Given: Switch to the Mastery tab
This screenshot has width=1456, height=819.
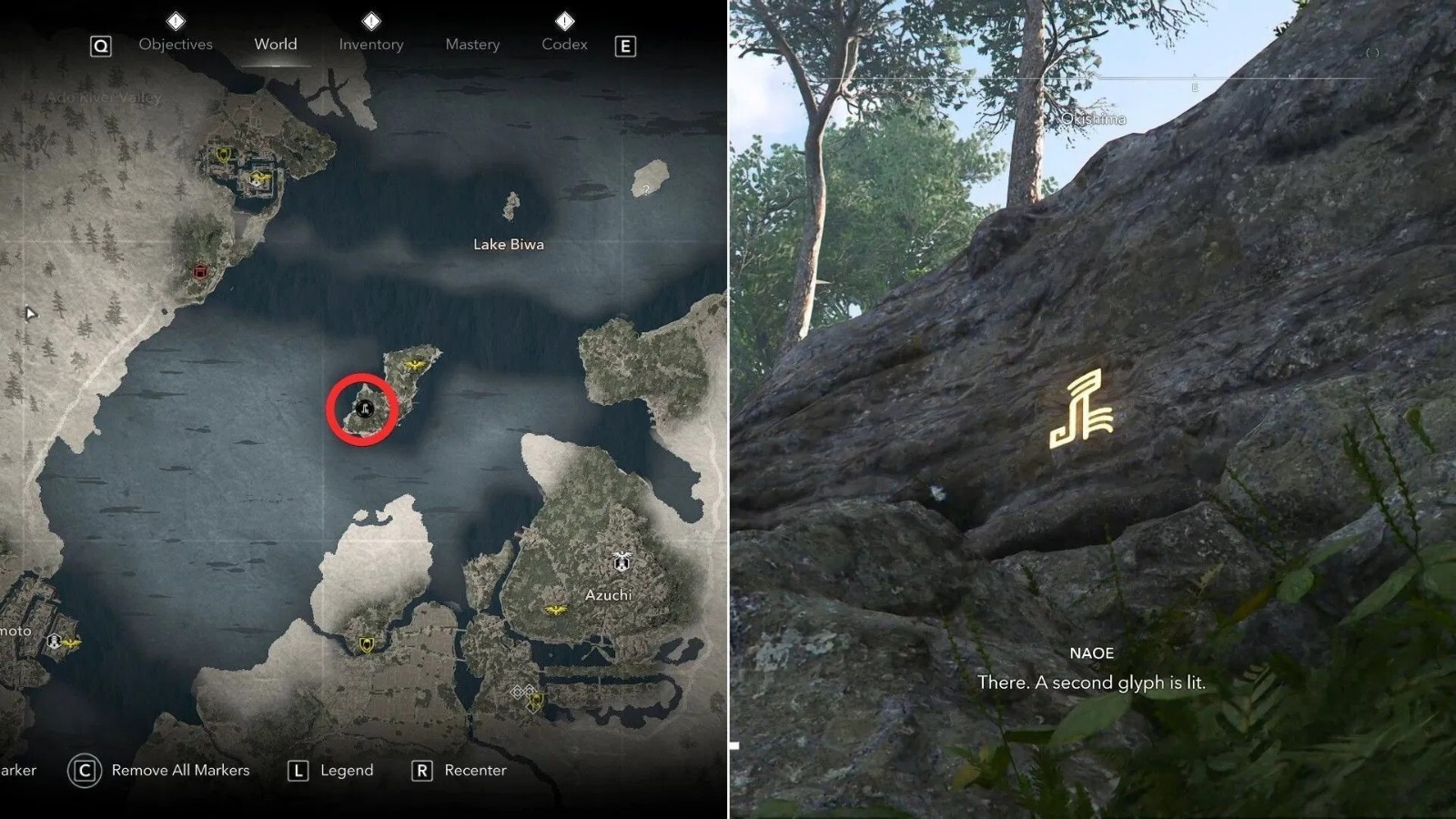Looking at the screenshot, I should click(472, 44).
